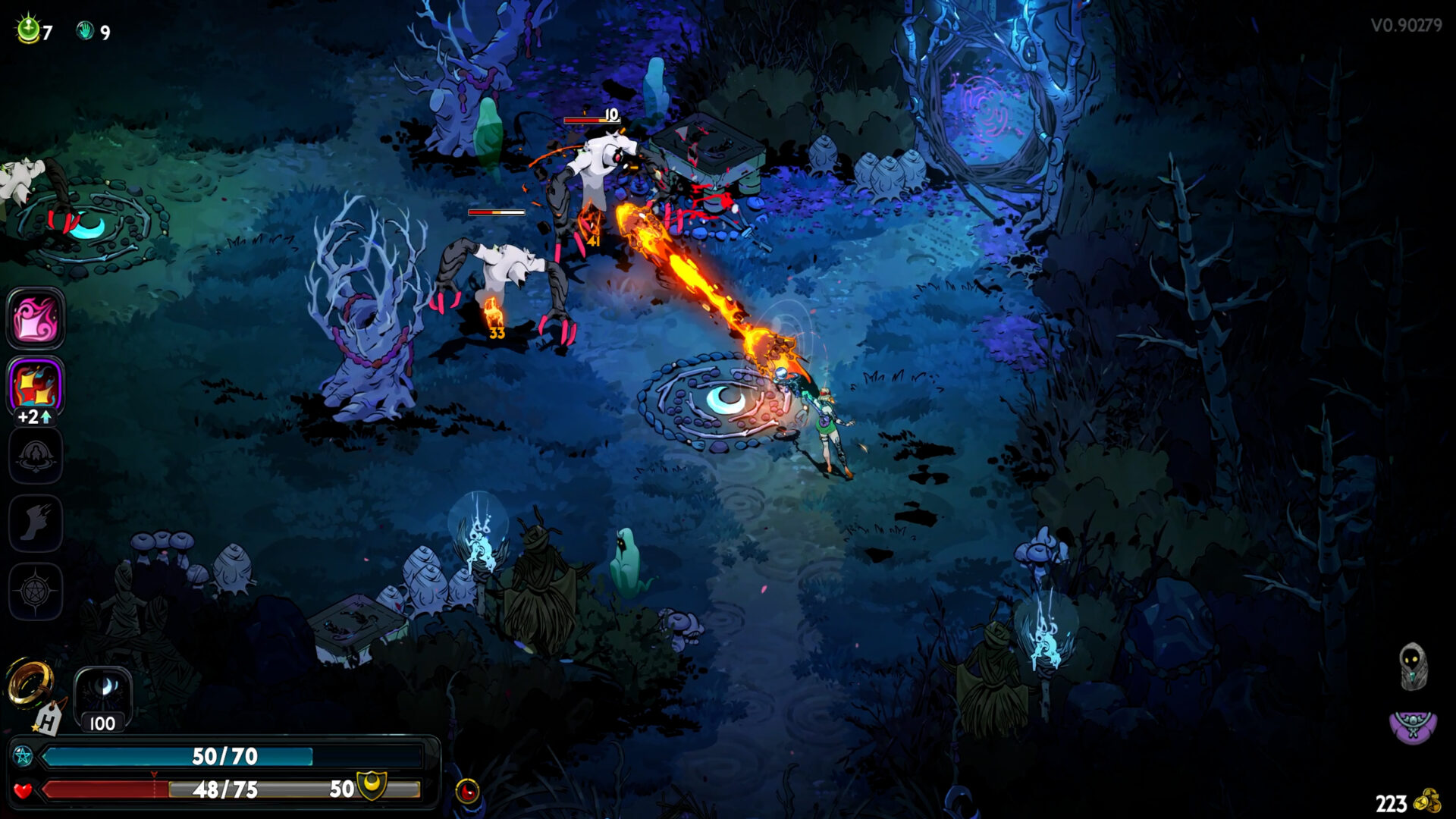Click the pentagram icon beside the magick bar
Viewport: 1456px width, 819px height.
(23, 756)
